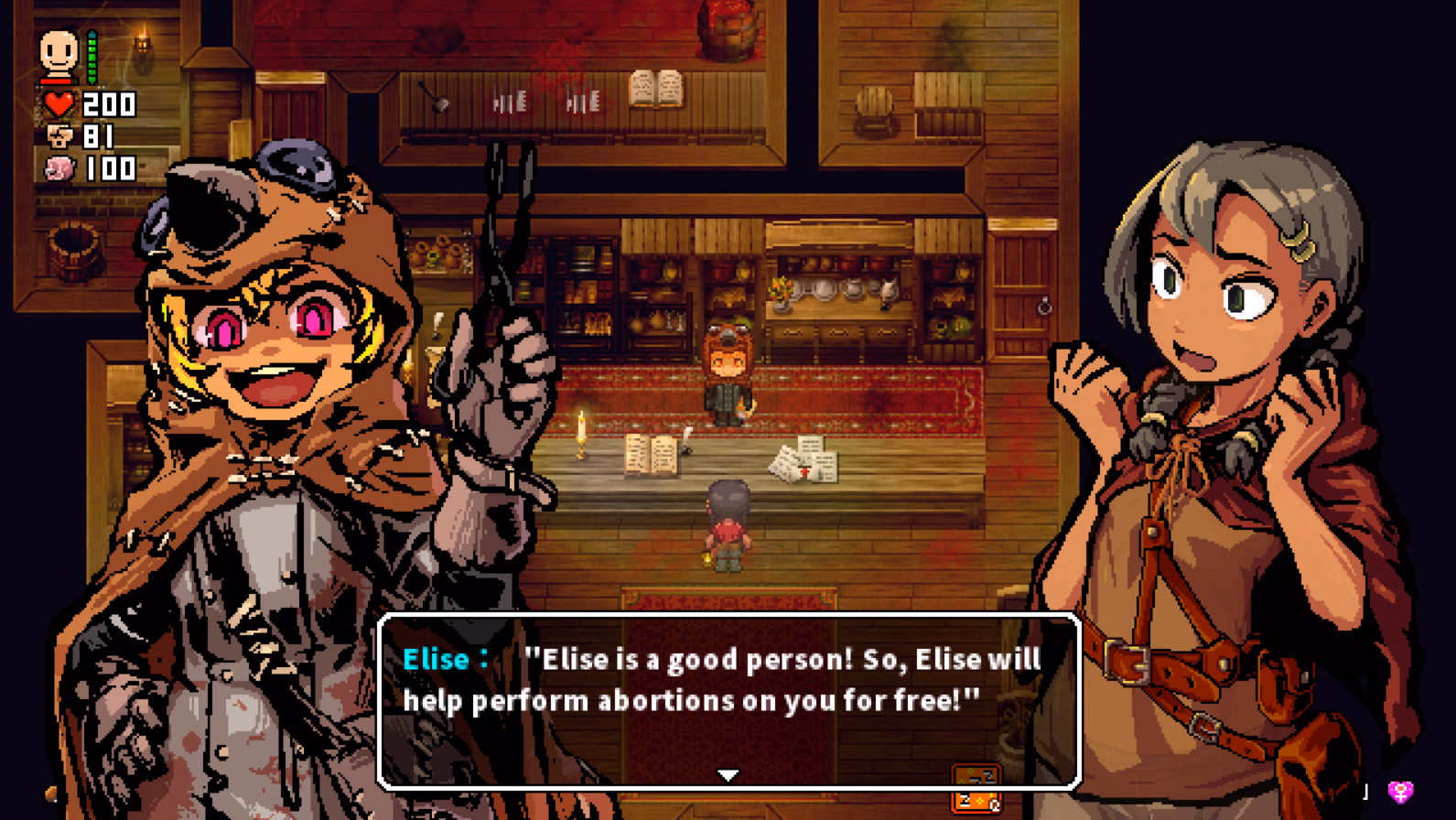Click the pink heart with female symbol icon

pos(1401,791)
